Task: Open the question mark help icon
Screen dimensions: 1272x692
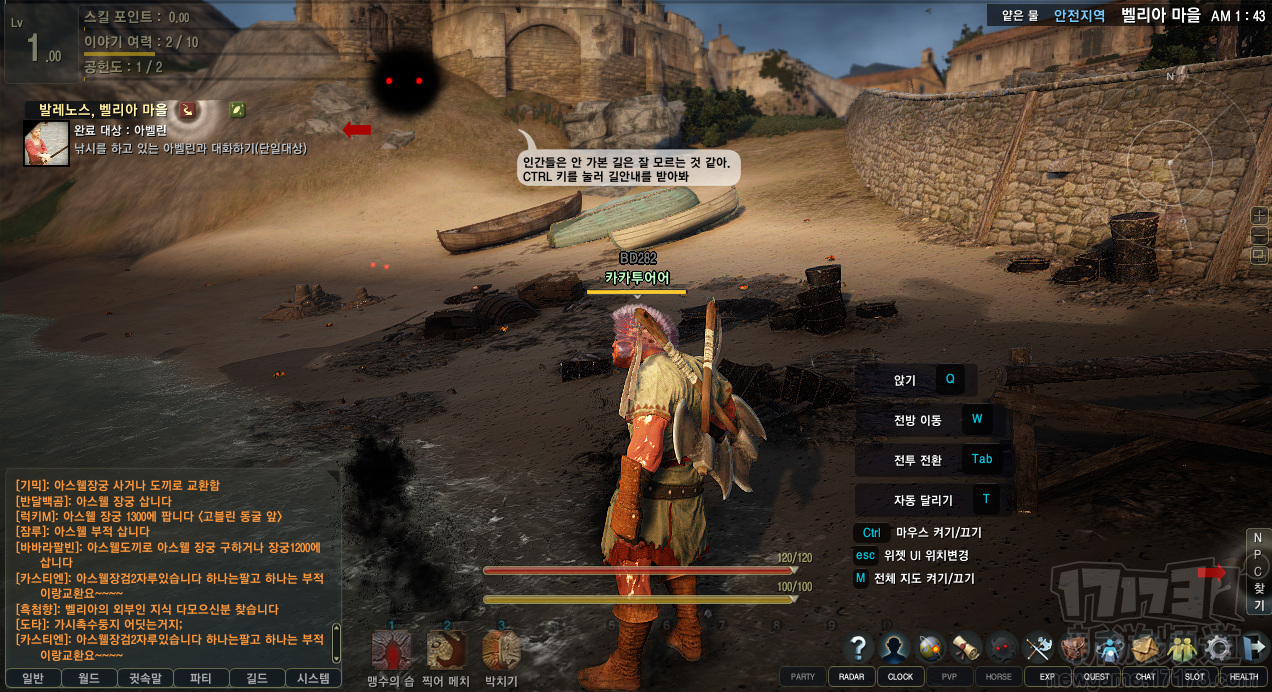Action: click(x=857, y=648)
